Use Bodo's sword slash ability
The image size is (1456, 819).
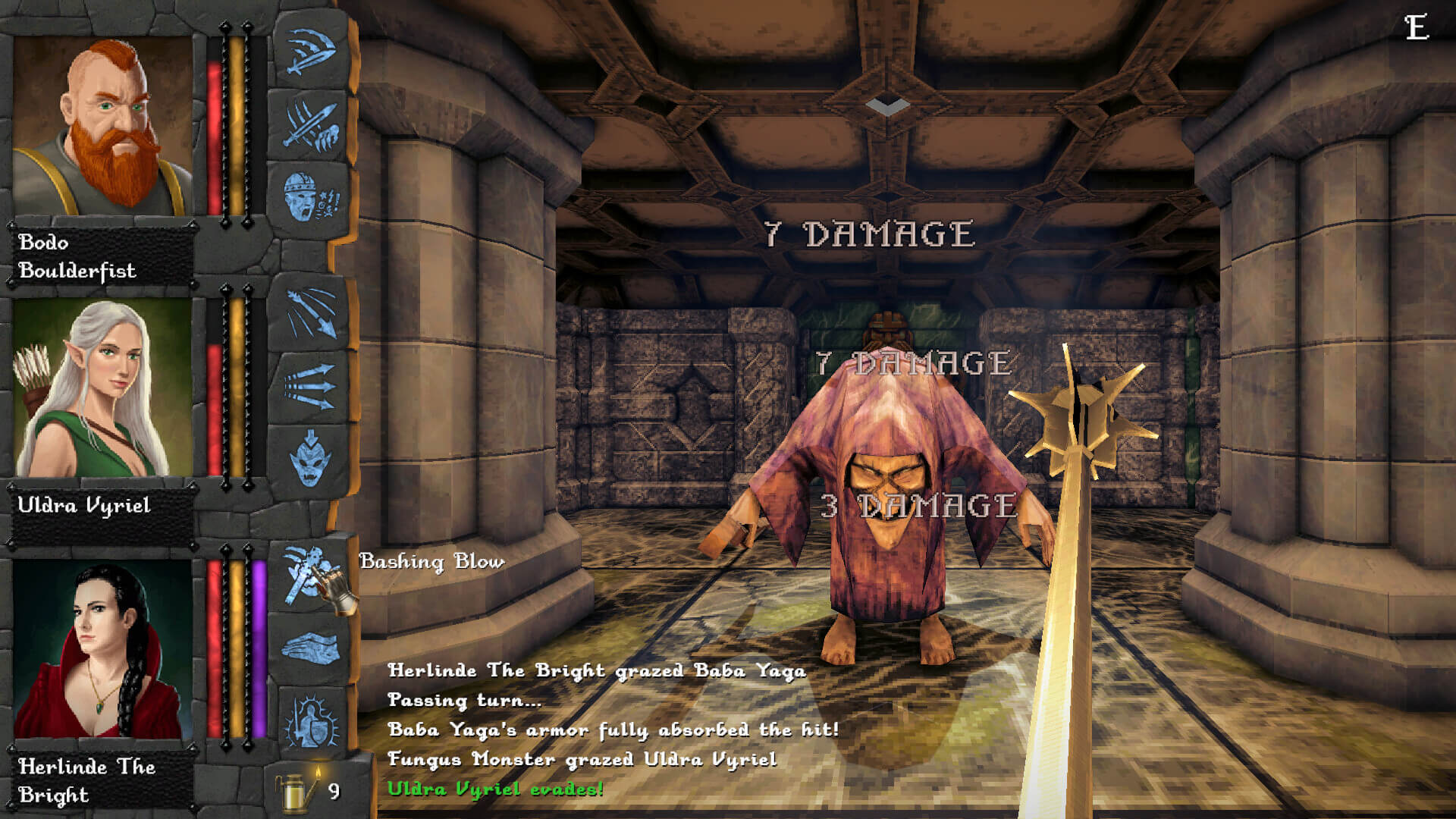click(311, 52)
